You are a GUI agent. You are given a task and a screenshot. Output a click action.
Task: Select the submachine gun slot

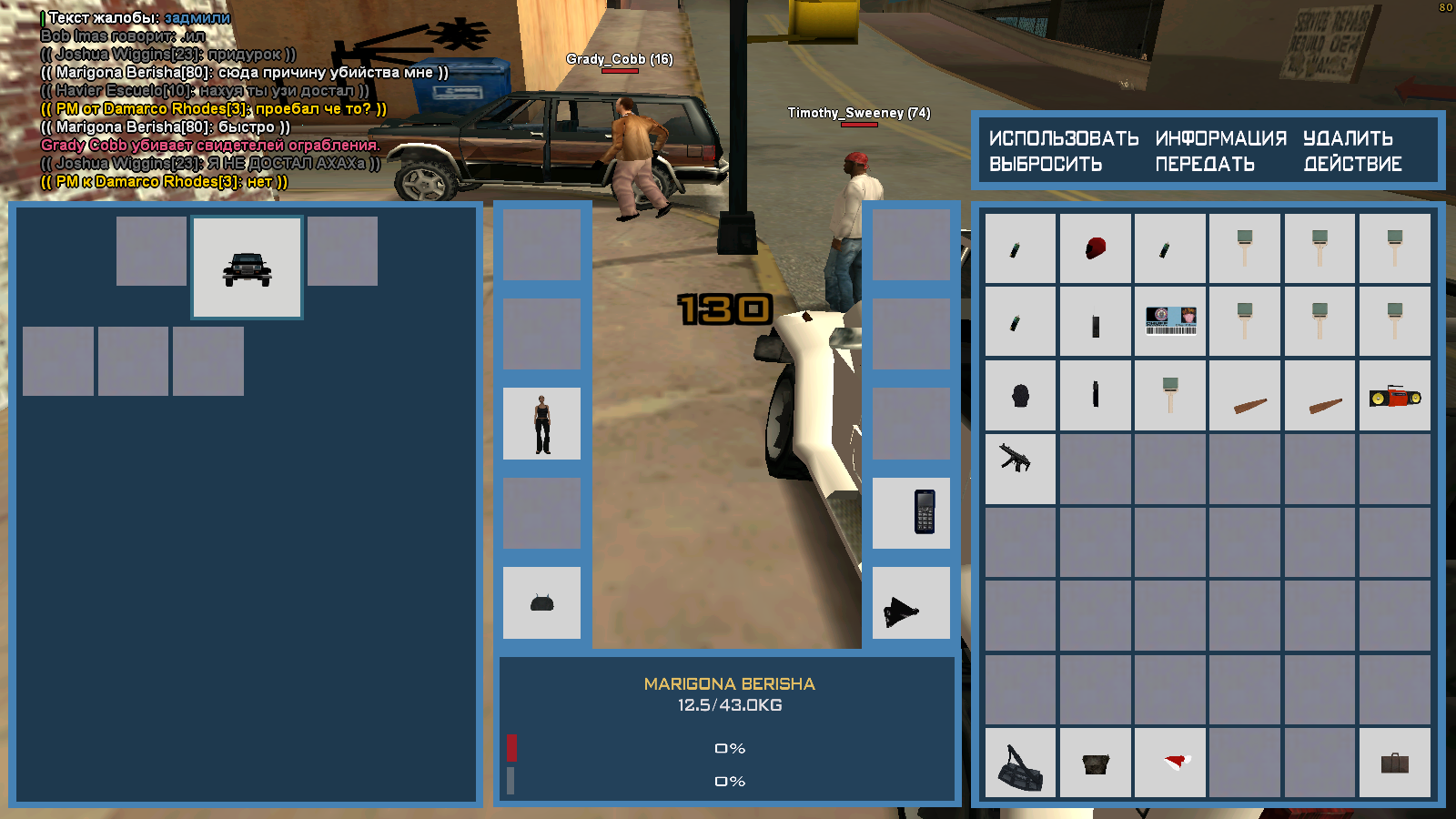tap(1021, 469)
